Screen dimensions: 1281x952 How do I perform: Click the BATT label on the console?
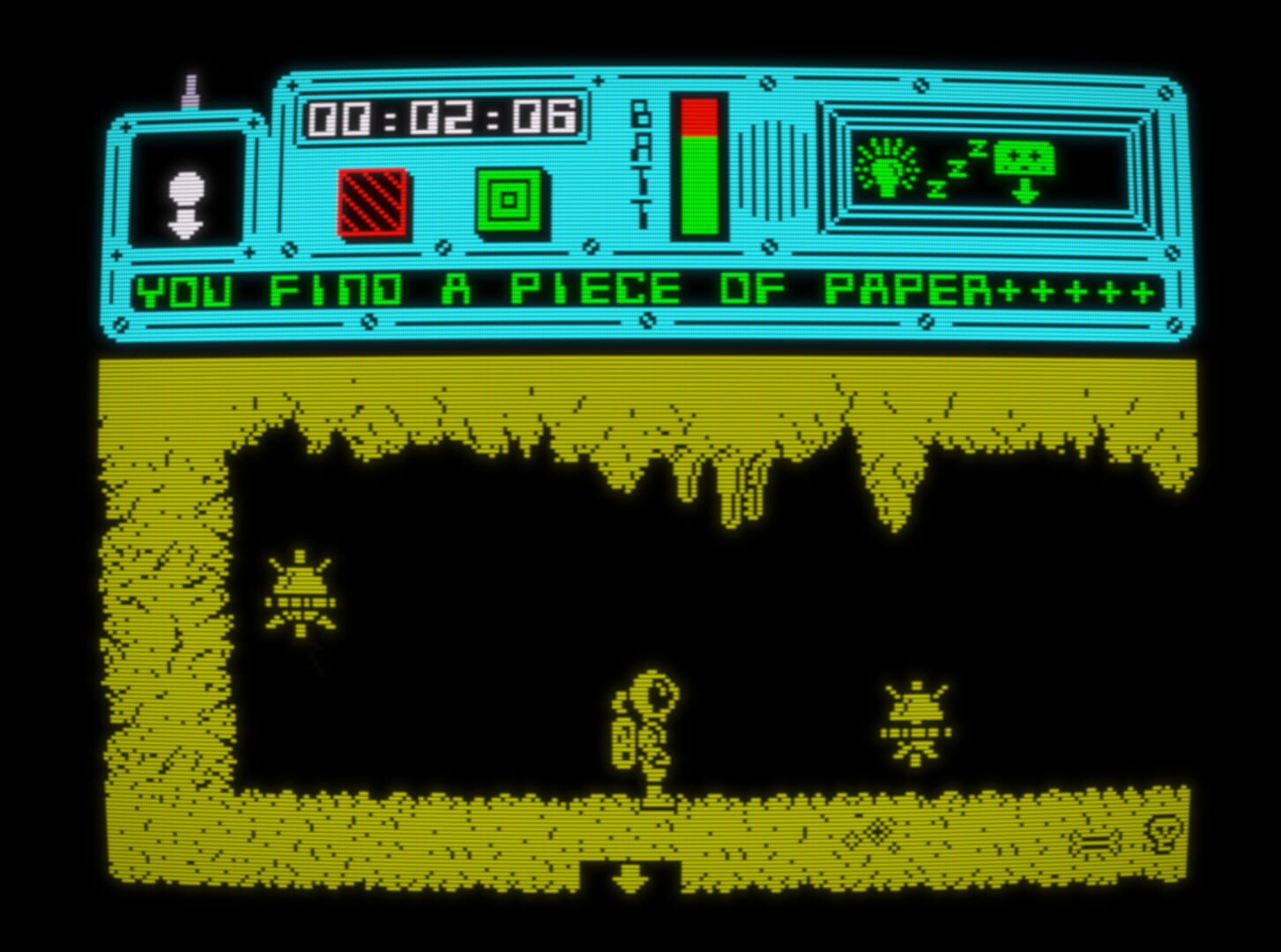[x=638, y=163]
